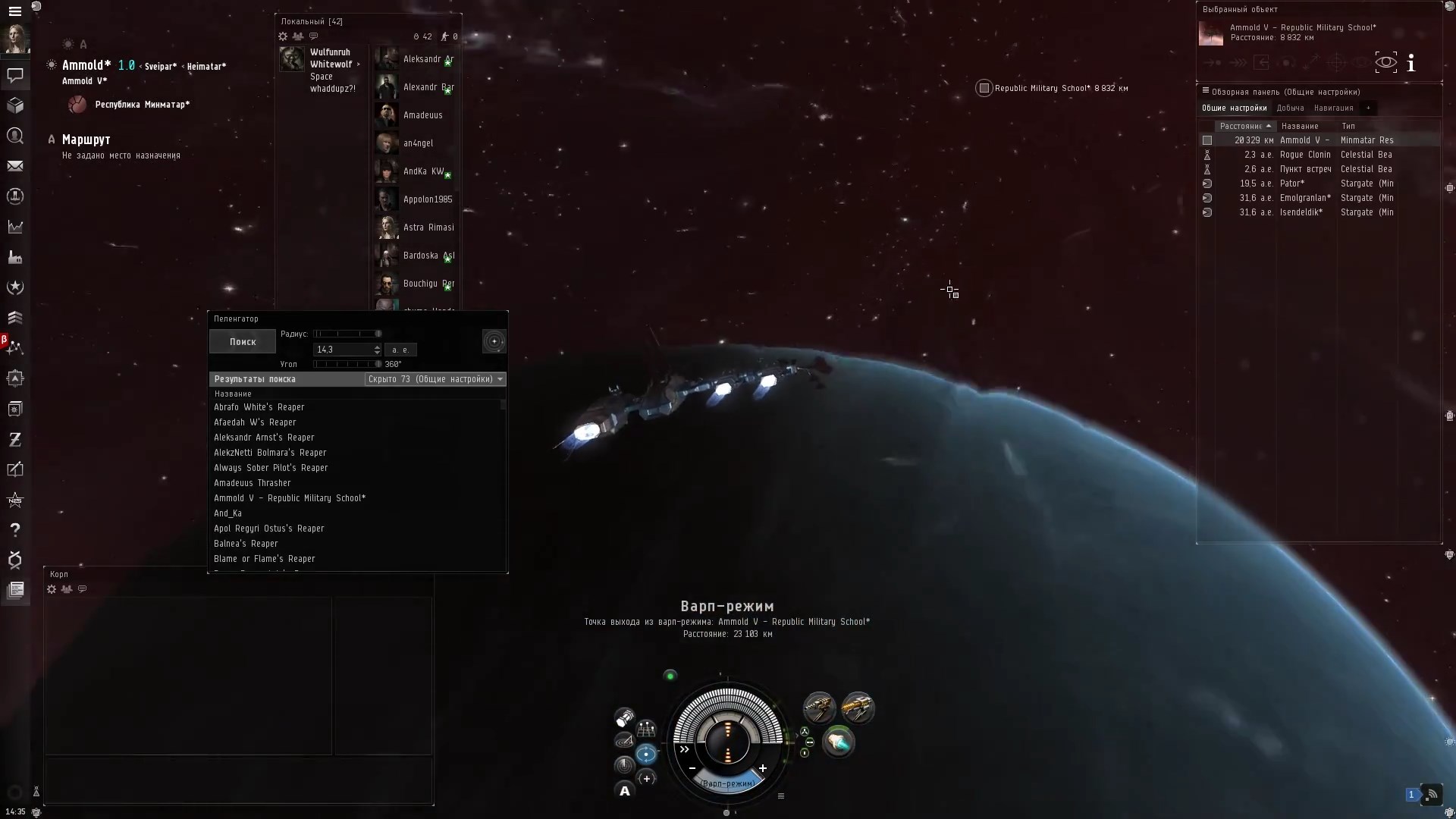Screen dimensions: 1456x819
Task: Toggle the checkbox next to Ammold V overview row
Action: [x=1207, y=140]
